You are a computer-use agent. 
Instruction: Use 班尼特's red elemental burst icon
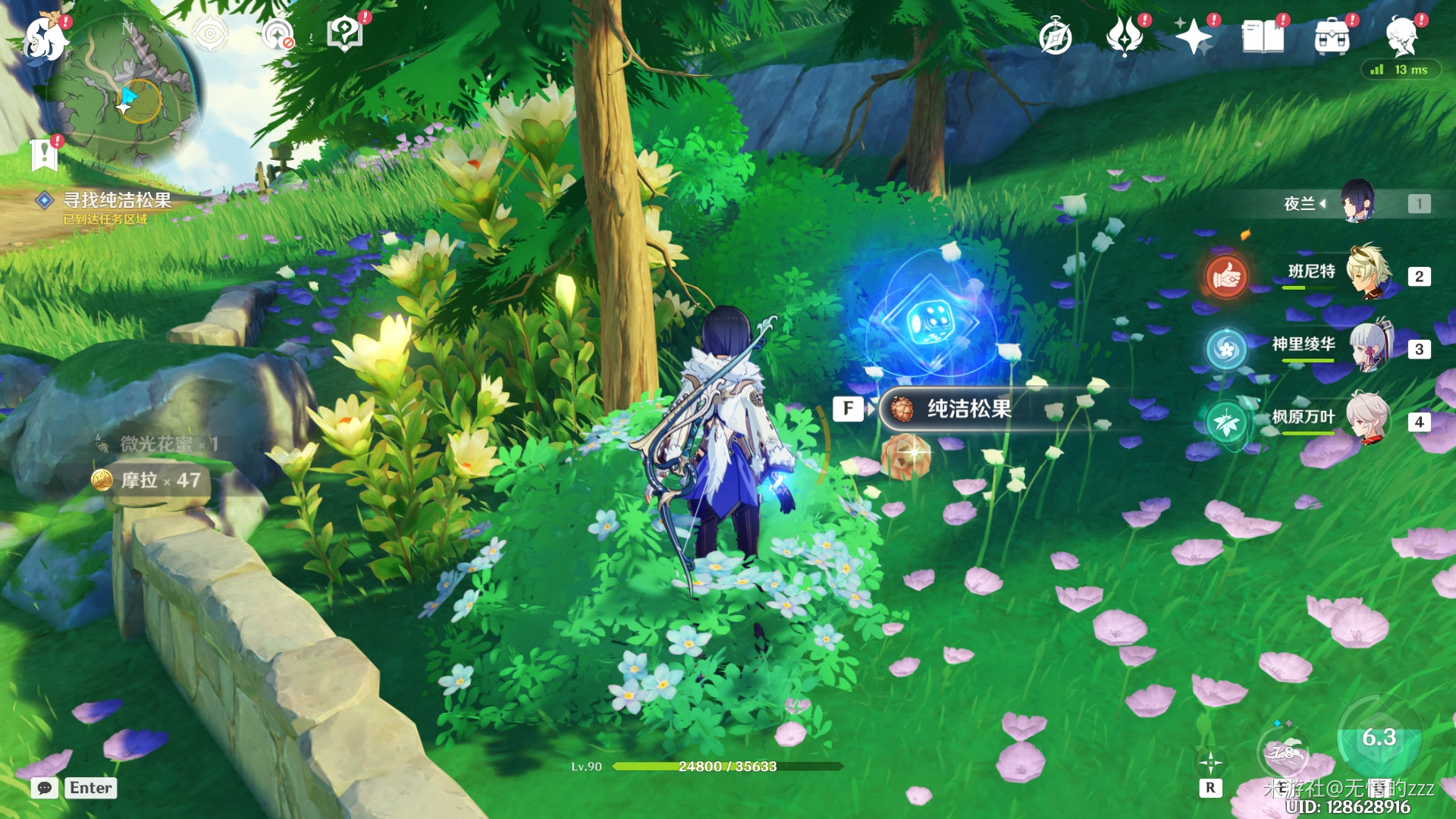coord(1226,277)
